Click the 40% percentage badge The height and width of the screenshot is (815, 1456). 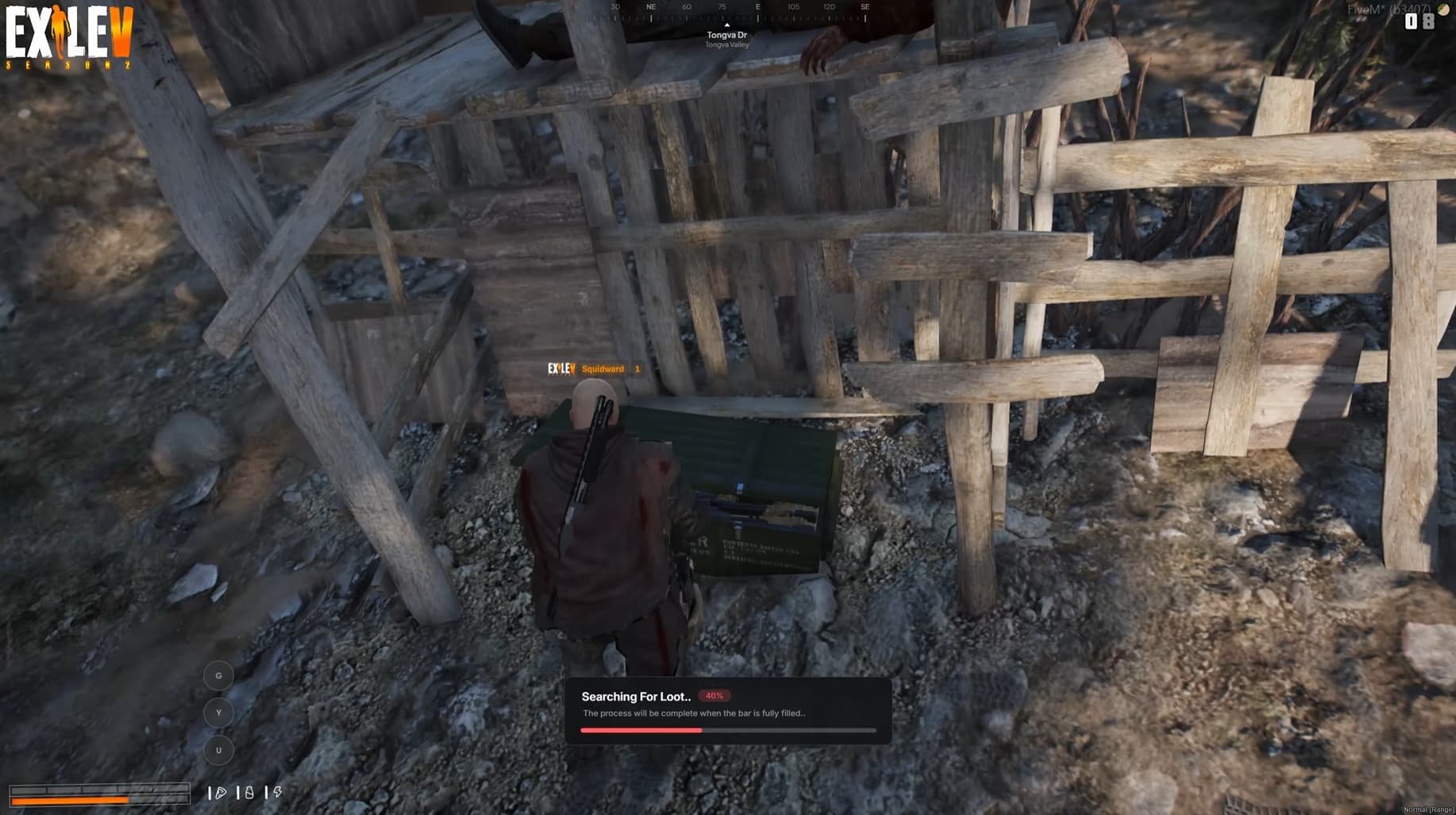tap(714, 695)
